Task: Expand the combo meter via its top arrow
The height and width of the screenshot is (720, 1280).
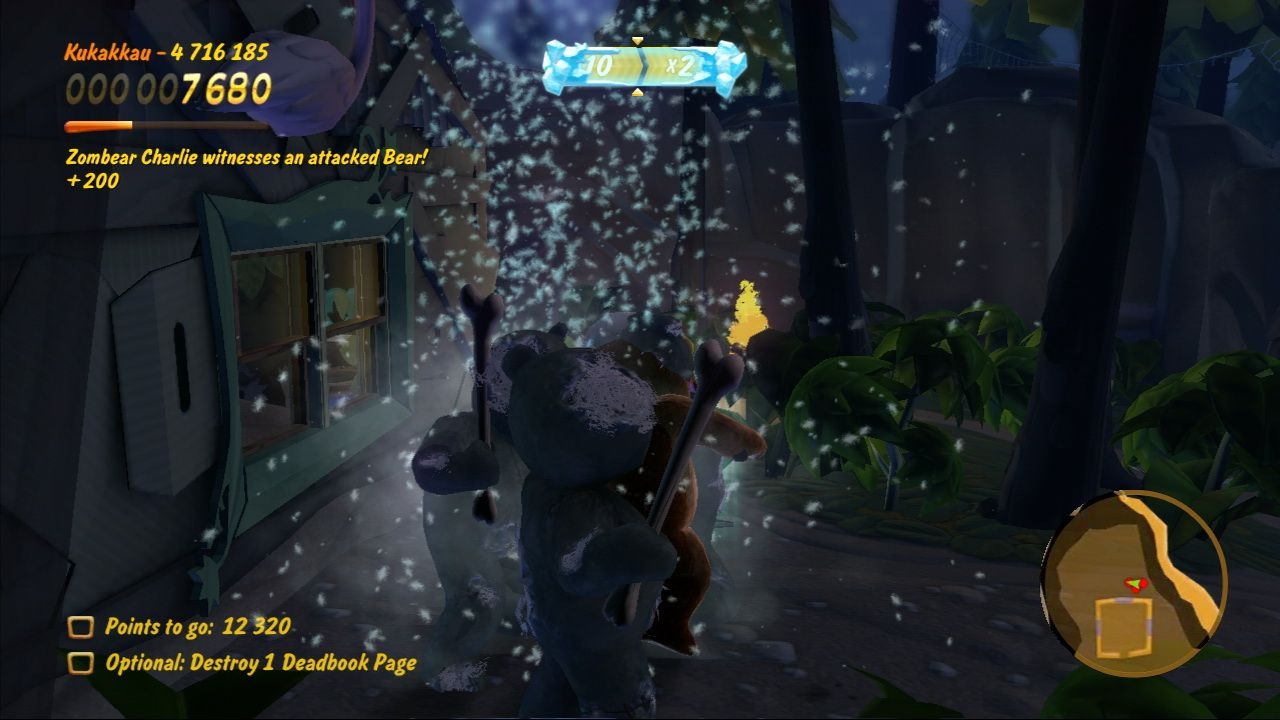Action: [637, 40]
